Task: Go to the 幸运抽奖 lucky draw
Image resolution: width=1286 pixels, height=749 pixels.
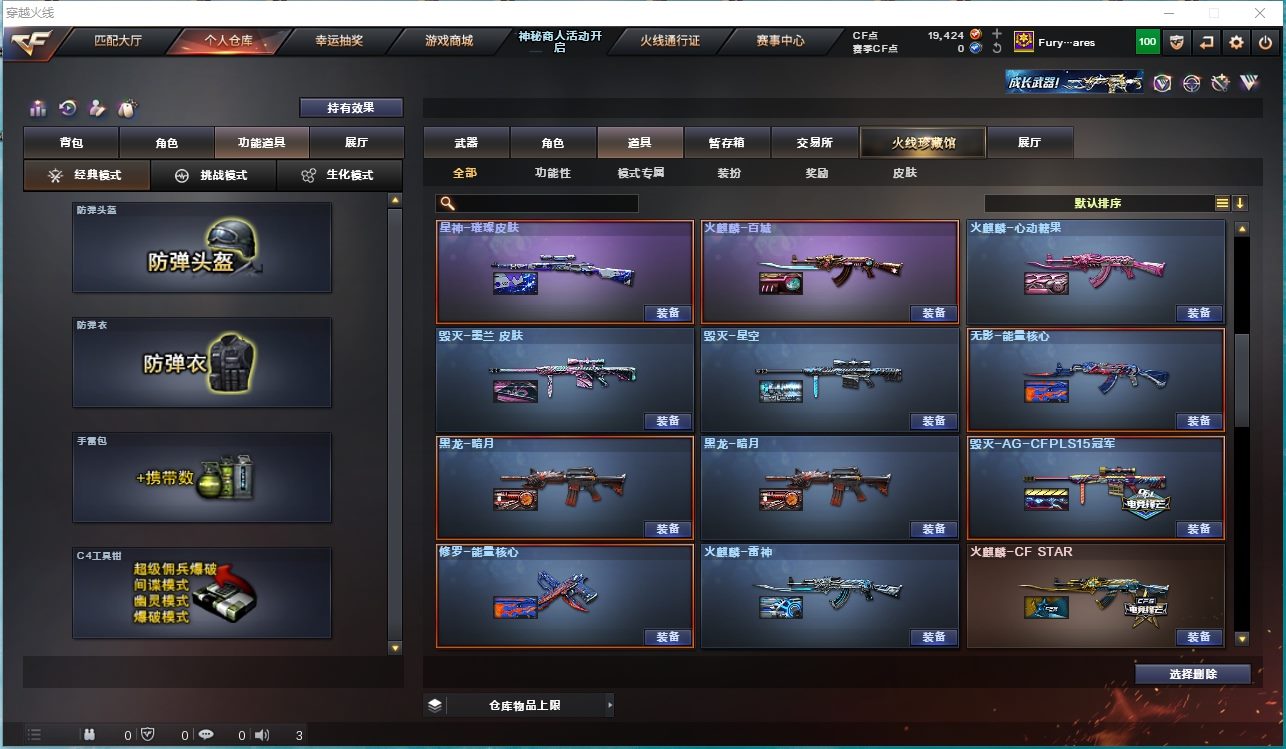Action: [x=339, y=41]
